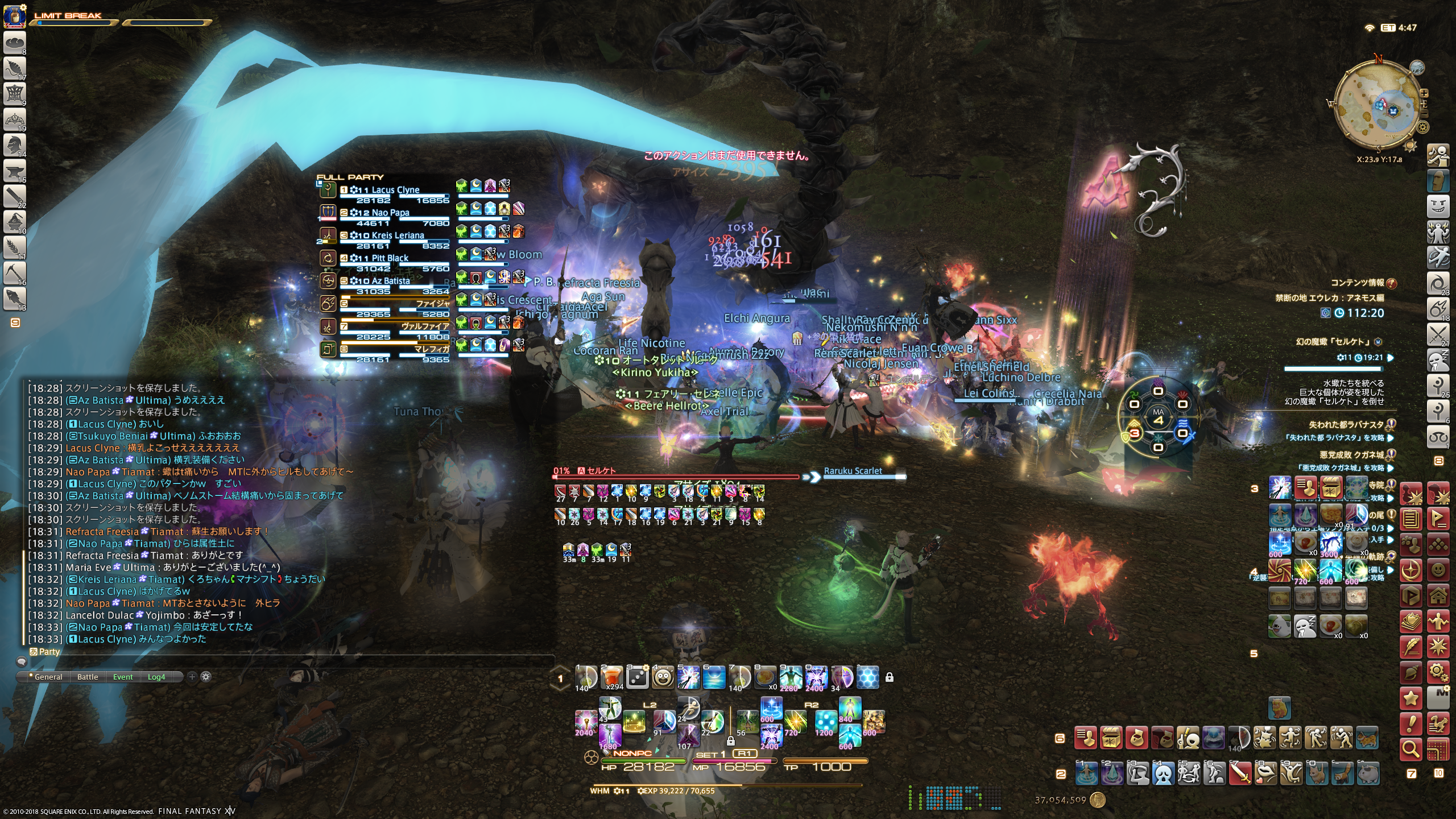Open system configuration gears menu button
Viewport: 1456px width, 819px height.
pyautogui.click(x=1438, y=673)
